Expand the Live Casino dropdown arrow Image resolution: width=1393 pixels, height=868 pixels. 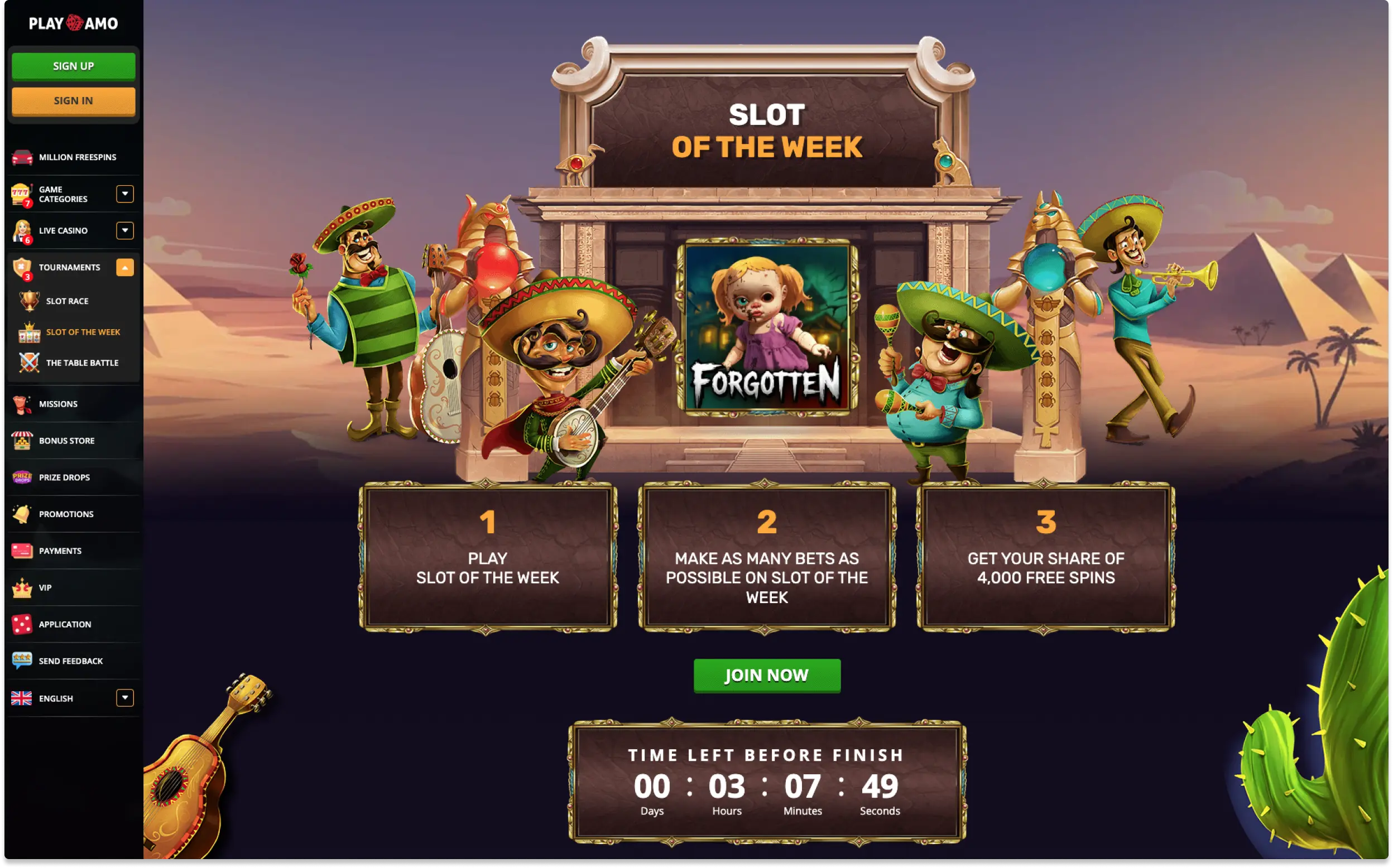coord(124,231)
